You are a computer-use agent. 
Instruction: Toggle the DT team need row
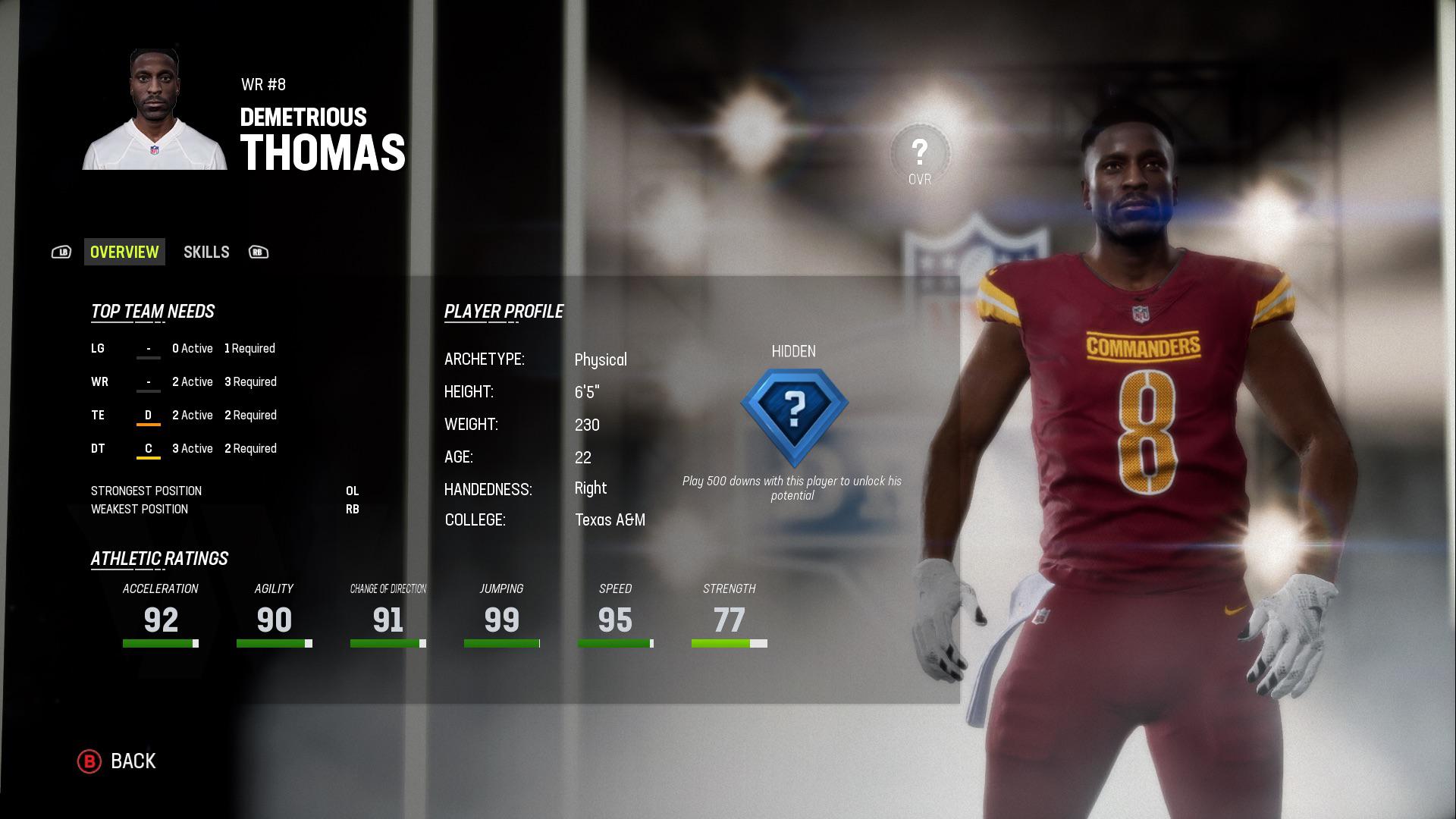point(182,448)
